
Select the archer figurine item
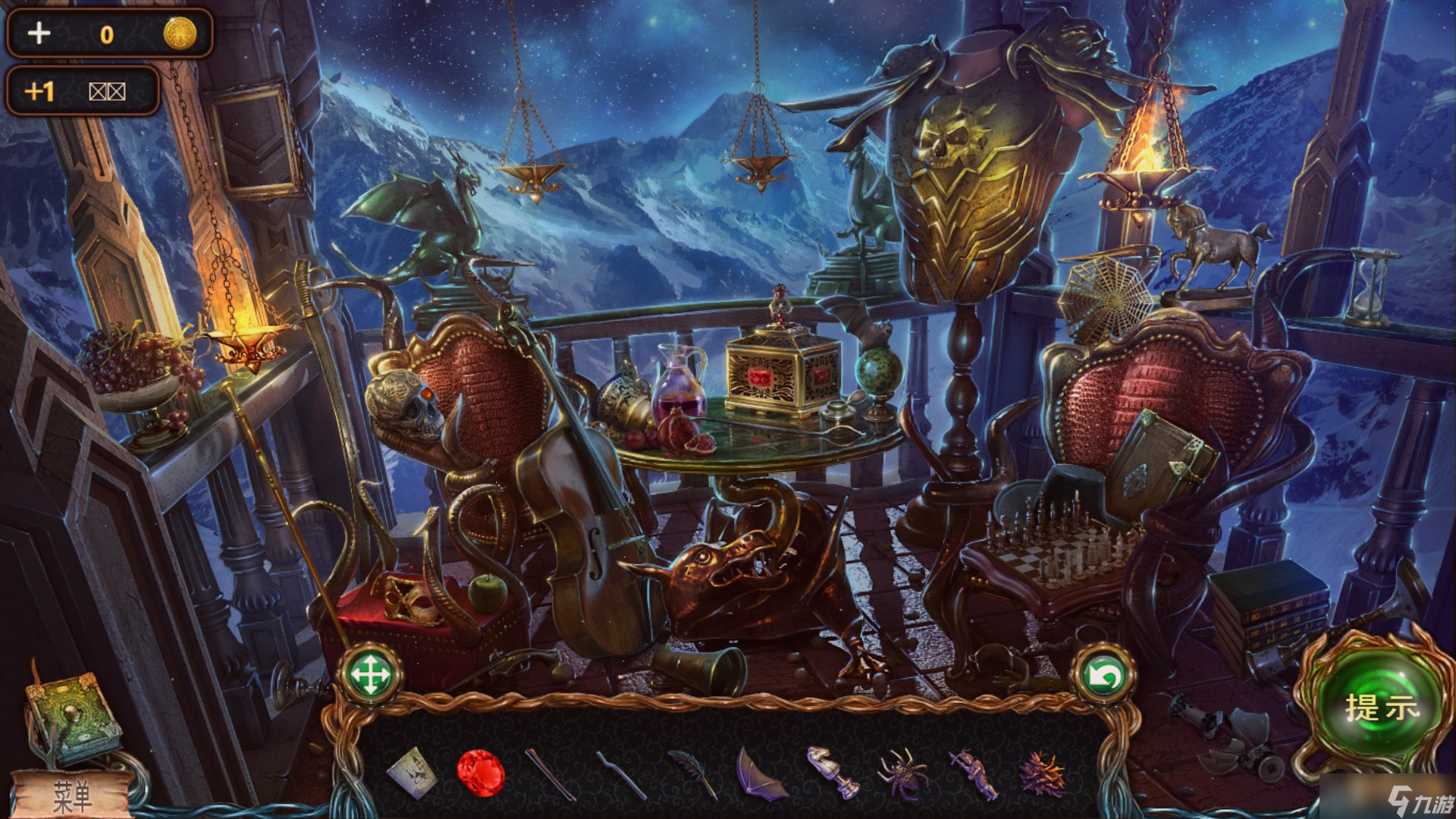tap(974, 773)
